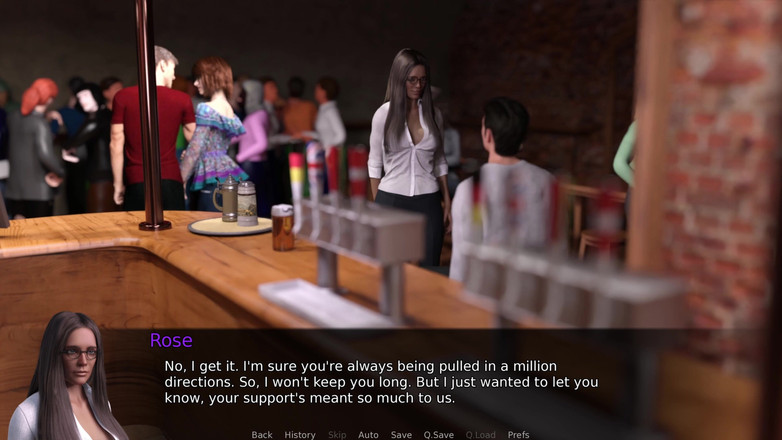Quick save with Q.Save
The height and width of the screenshot is (440, 782).
[x=439, y=435]
